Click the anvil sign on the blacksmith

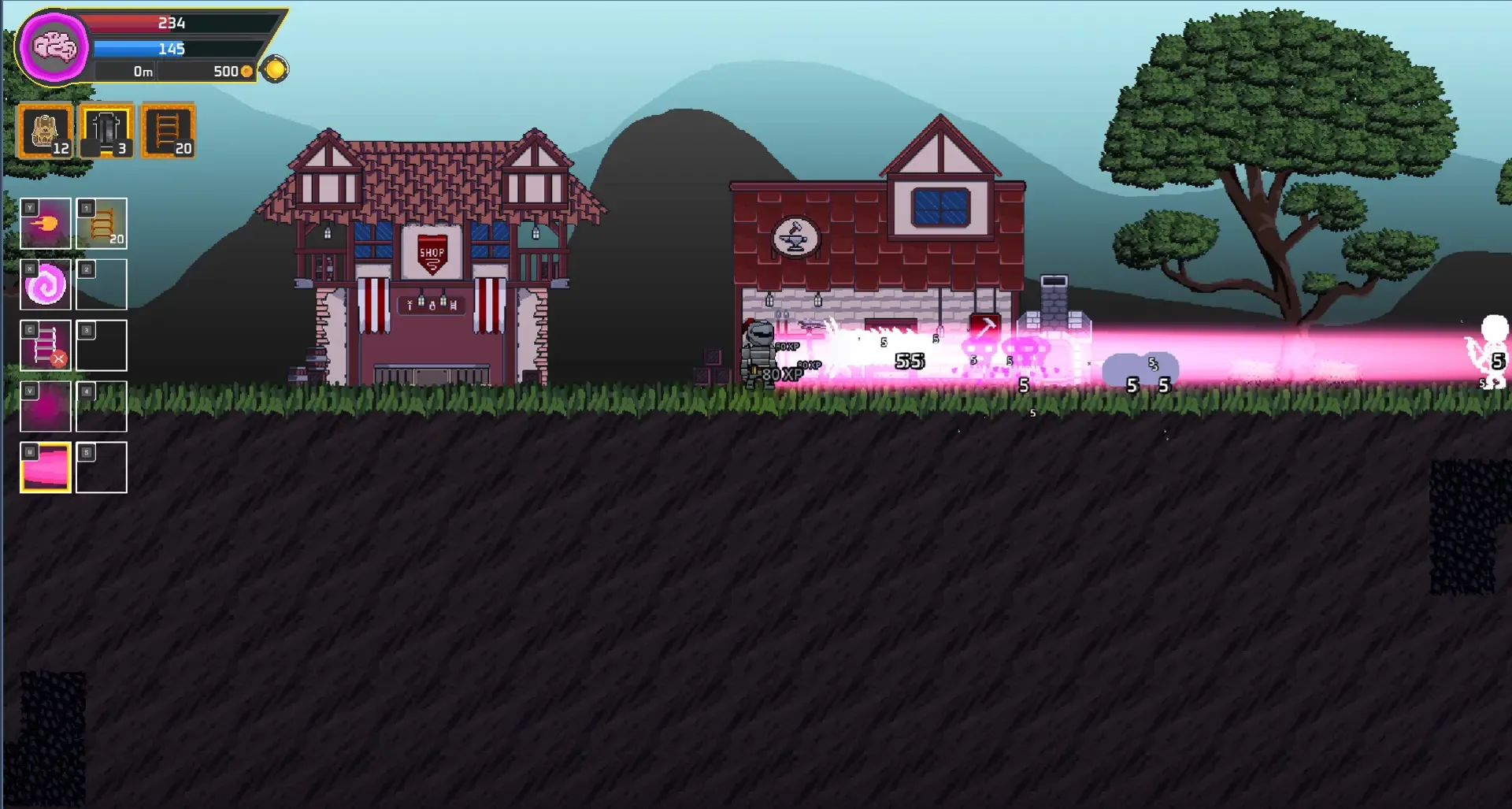[795, 236]
